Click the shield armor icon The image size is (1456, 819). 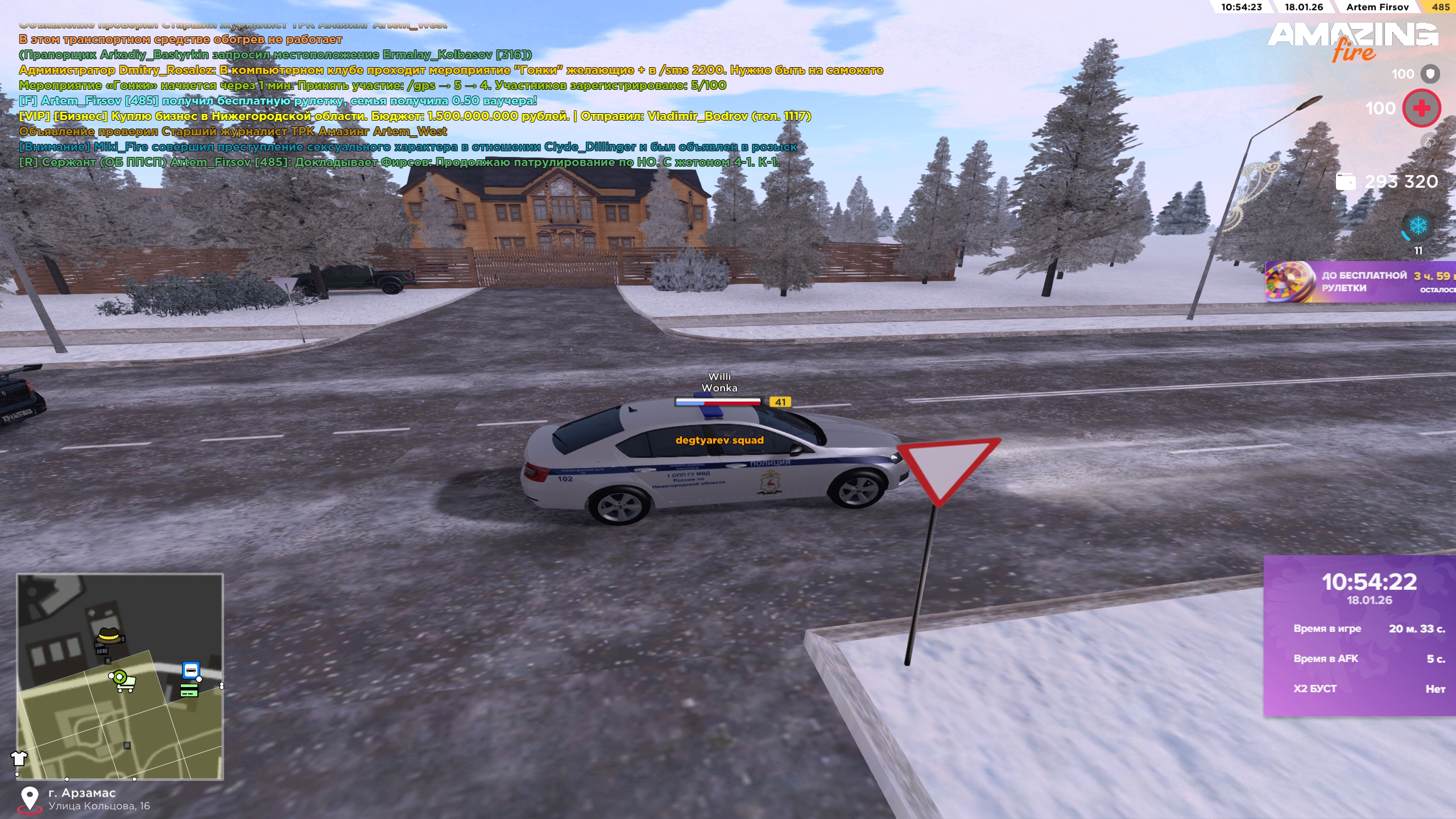point(1430,74)
